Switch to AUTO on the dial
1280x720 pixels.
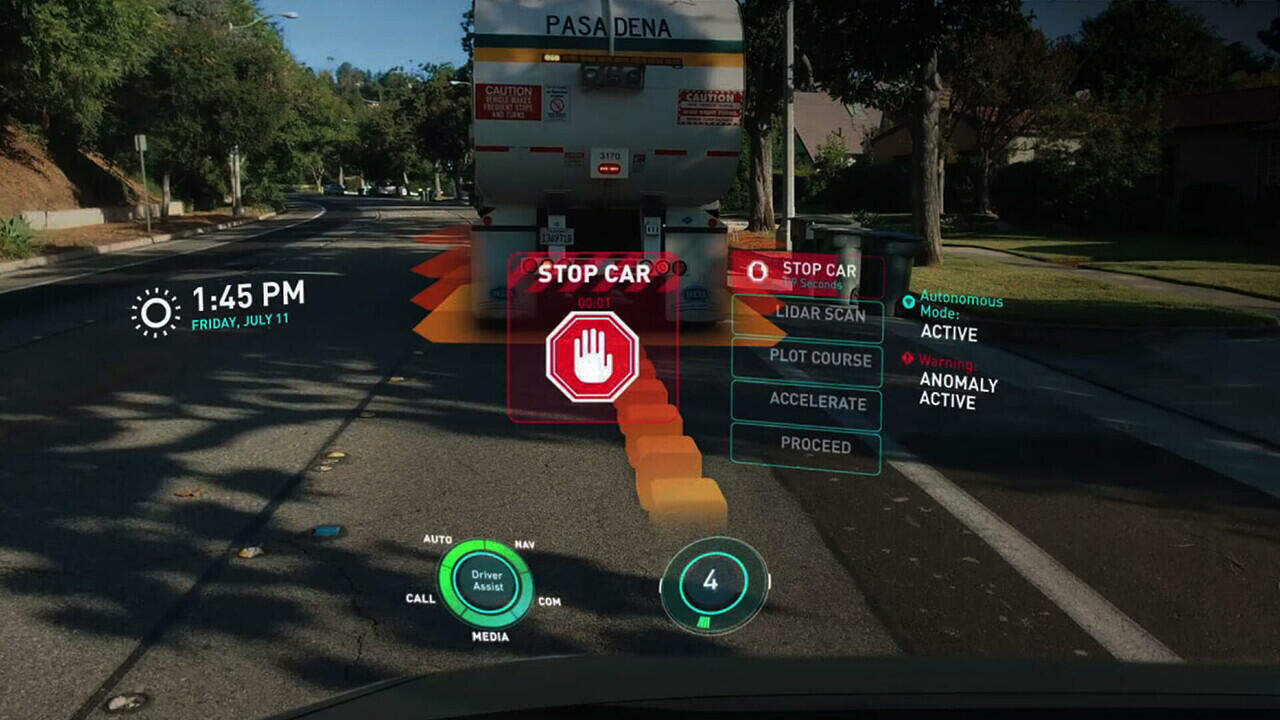click(x=438, y=540)
